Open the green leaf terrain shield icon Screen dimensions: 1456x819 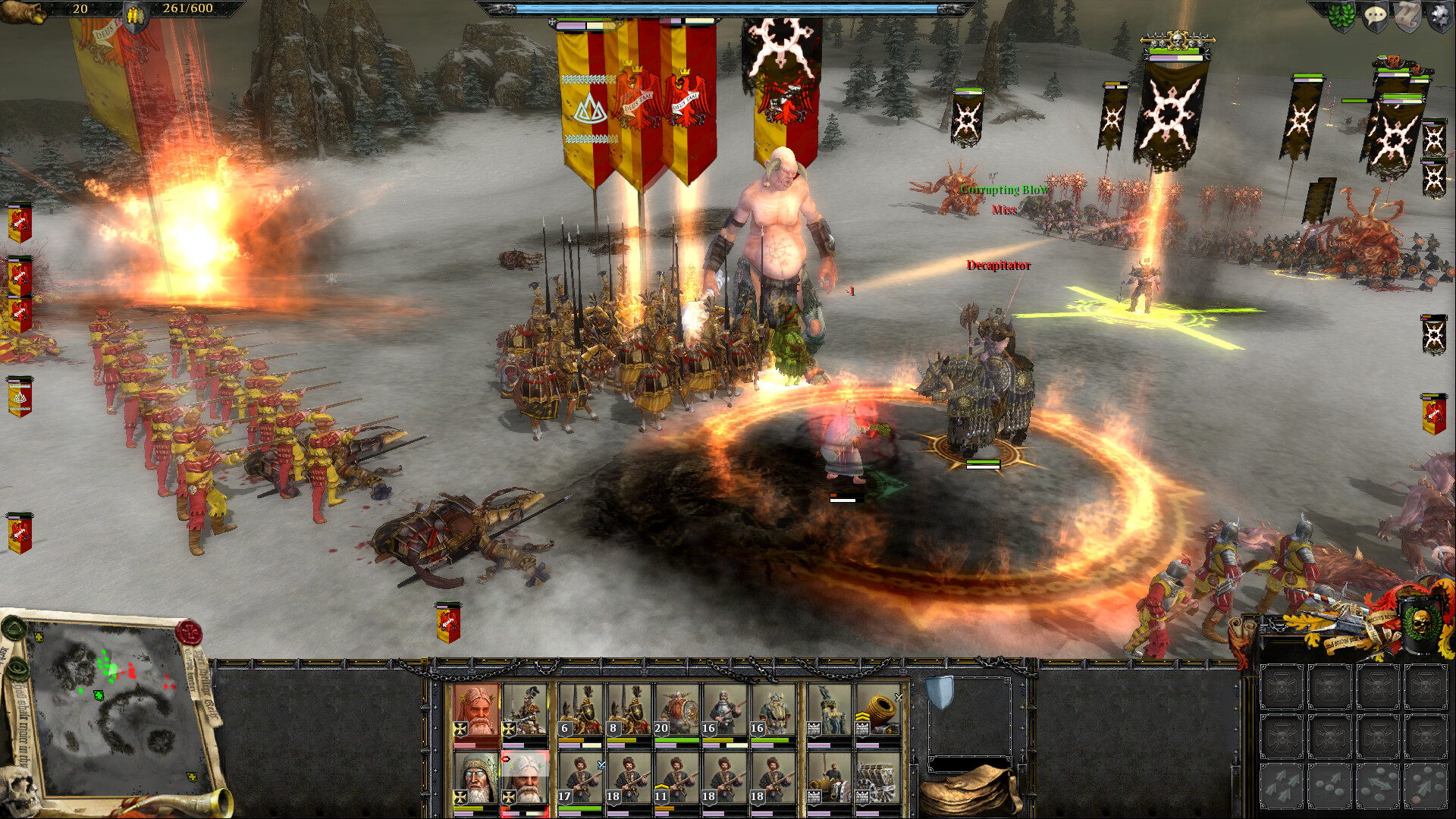coord(1341,15)
